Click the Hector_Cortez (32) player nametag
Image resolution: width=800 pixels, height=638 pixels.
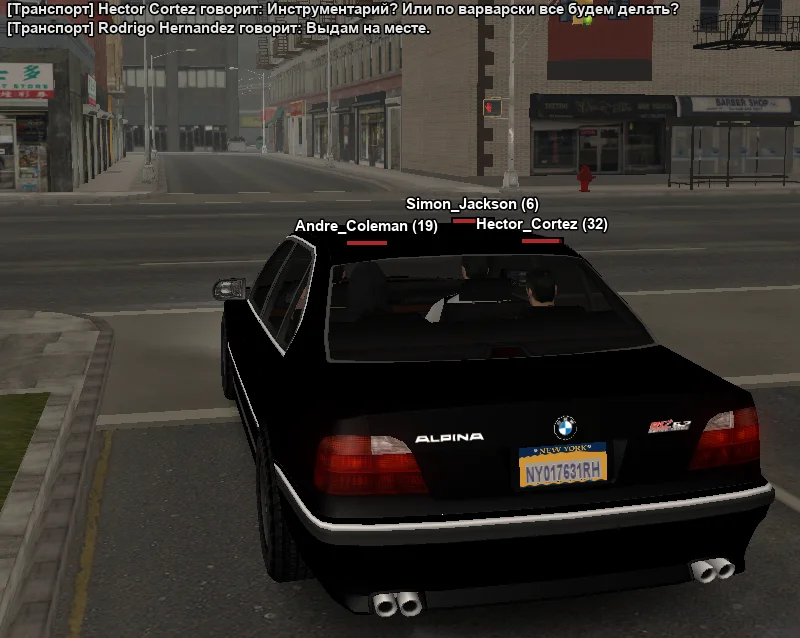[541, 225]
